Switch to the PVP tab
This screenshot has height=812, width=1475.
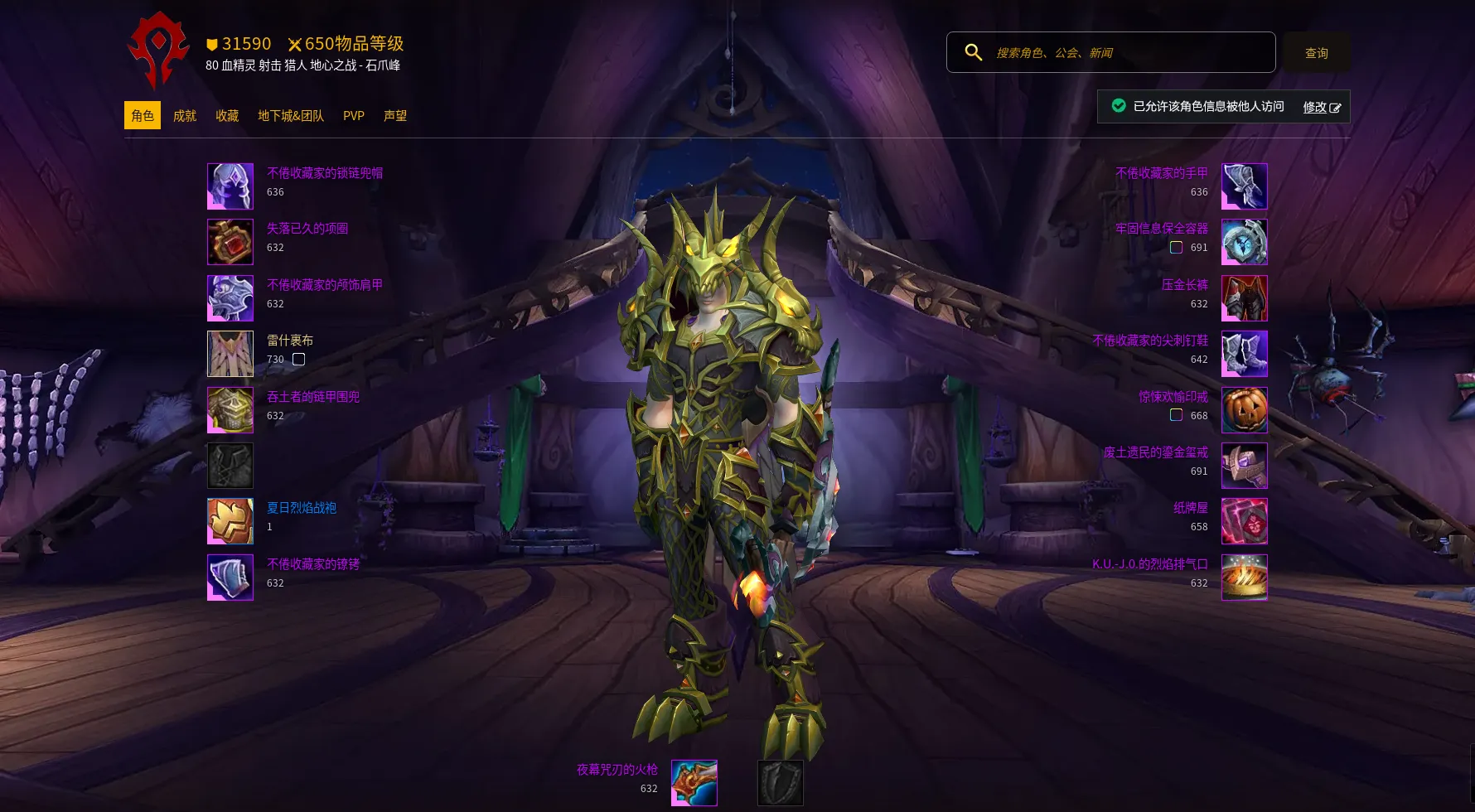(x=354, y=116)
